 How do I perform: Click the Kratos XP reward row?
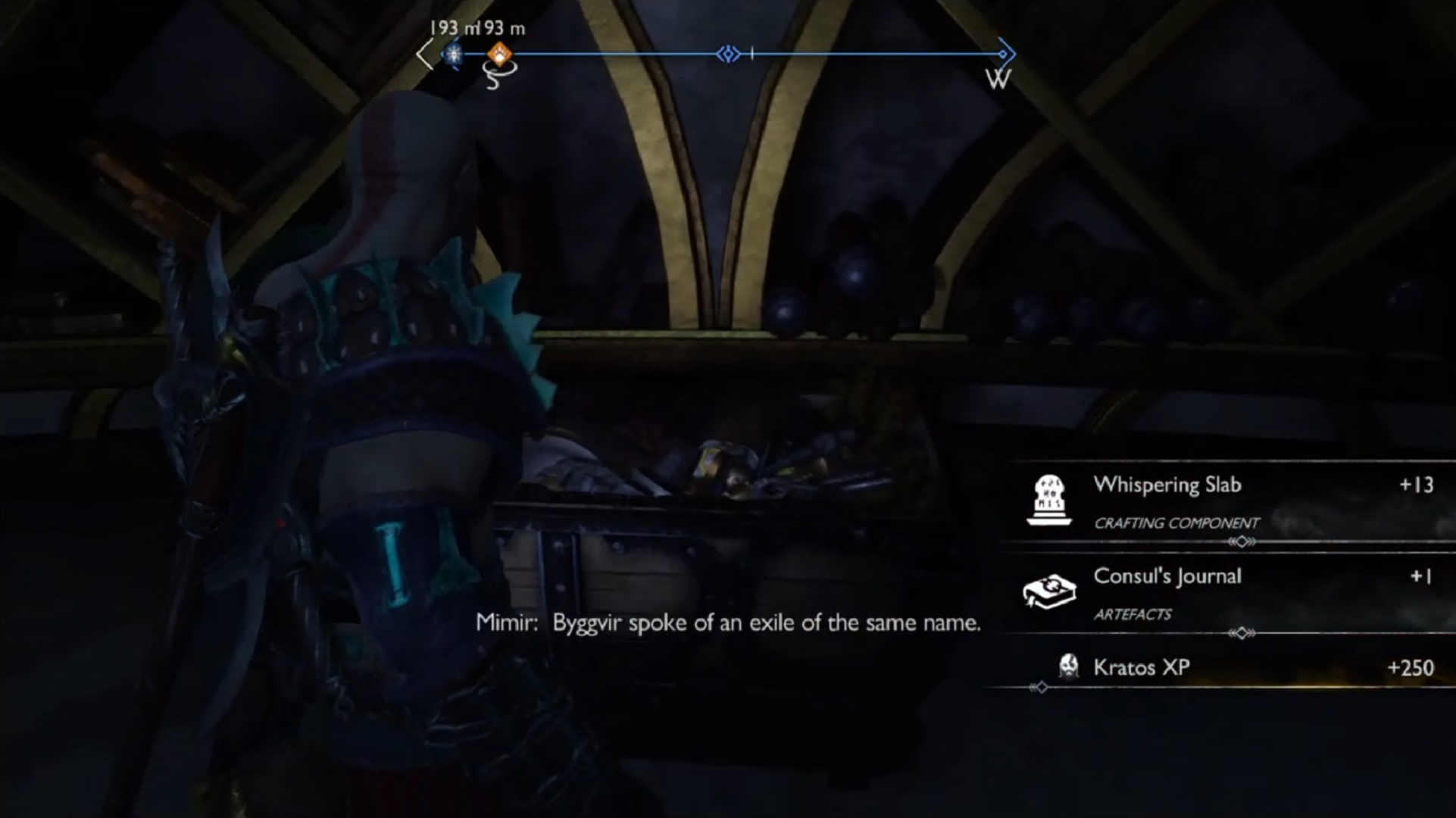[1227, 667]
